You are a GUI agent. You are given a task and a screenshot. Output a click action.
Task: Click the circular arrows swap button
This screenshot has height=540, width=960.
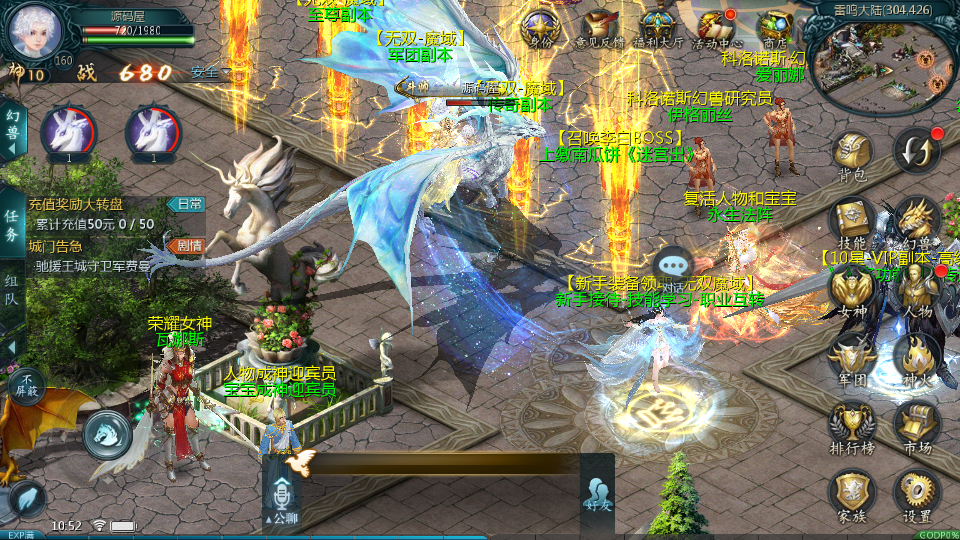point(916,151)
